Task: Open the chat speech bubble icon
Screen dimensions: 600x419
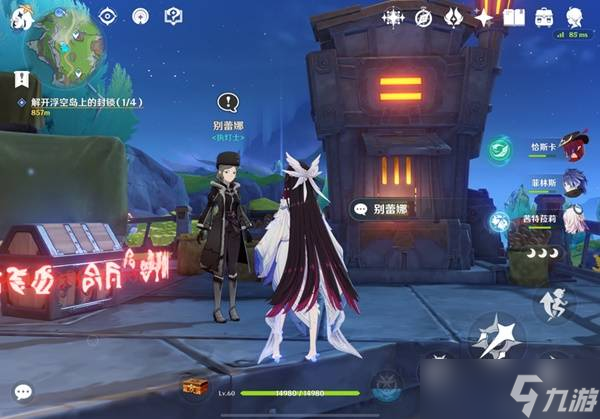Action: (23, 393)
